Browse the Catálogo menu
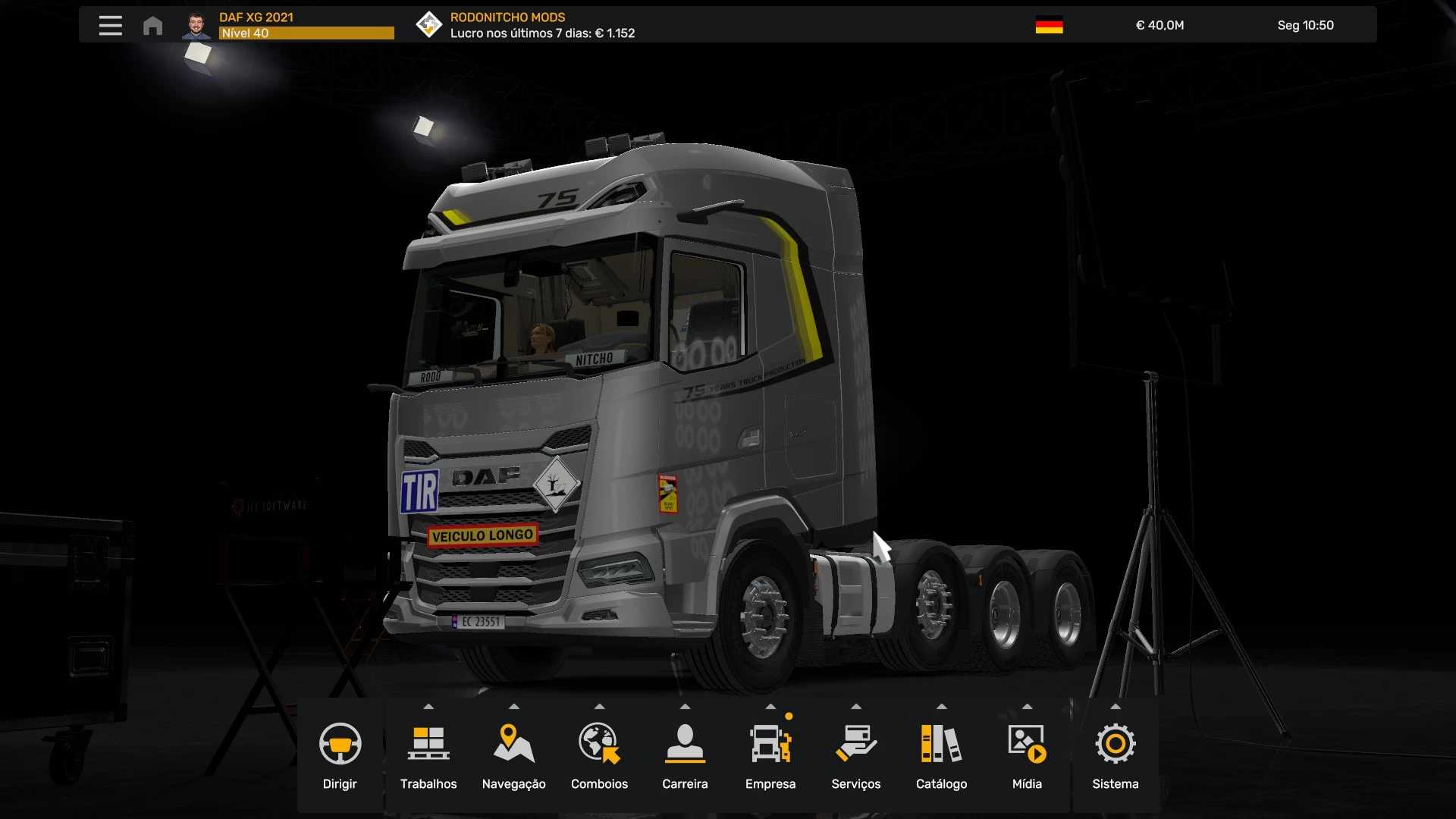Image resolution: width=1456 pixels, height=819 pixels. [x=941, y=755]
